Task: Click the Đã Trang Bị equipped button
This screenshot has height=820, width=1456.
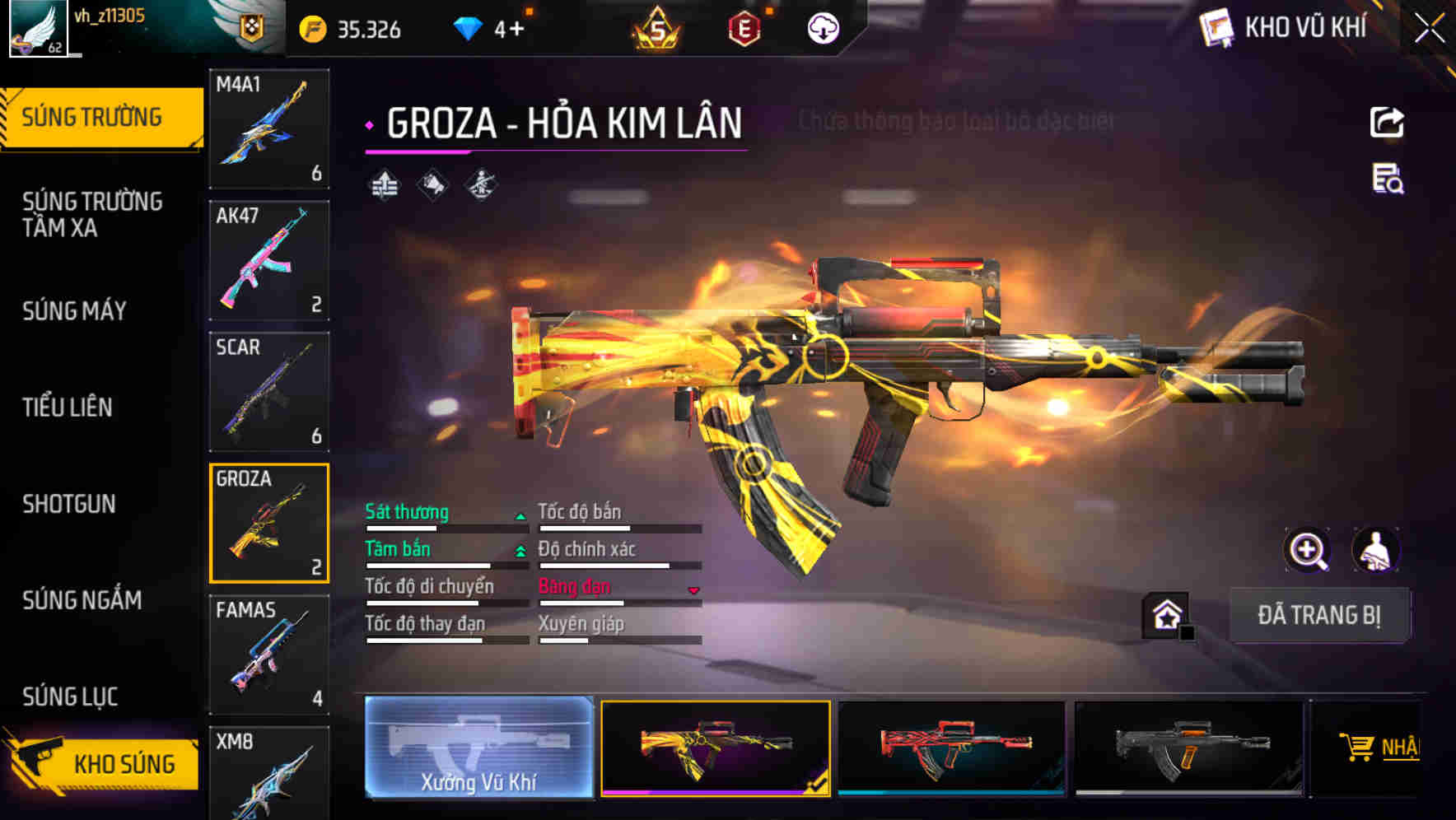Action: point(1318,615)
